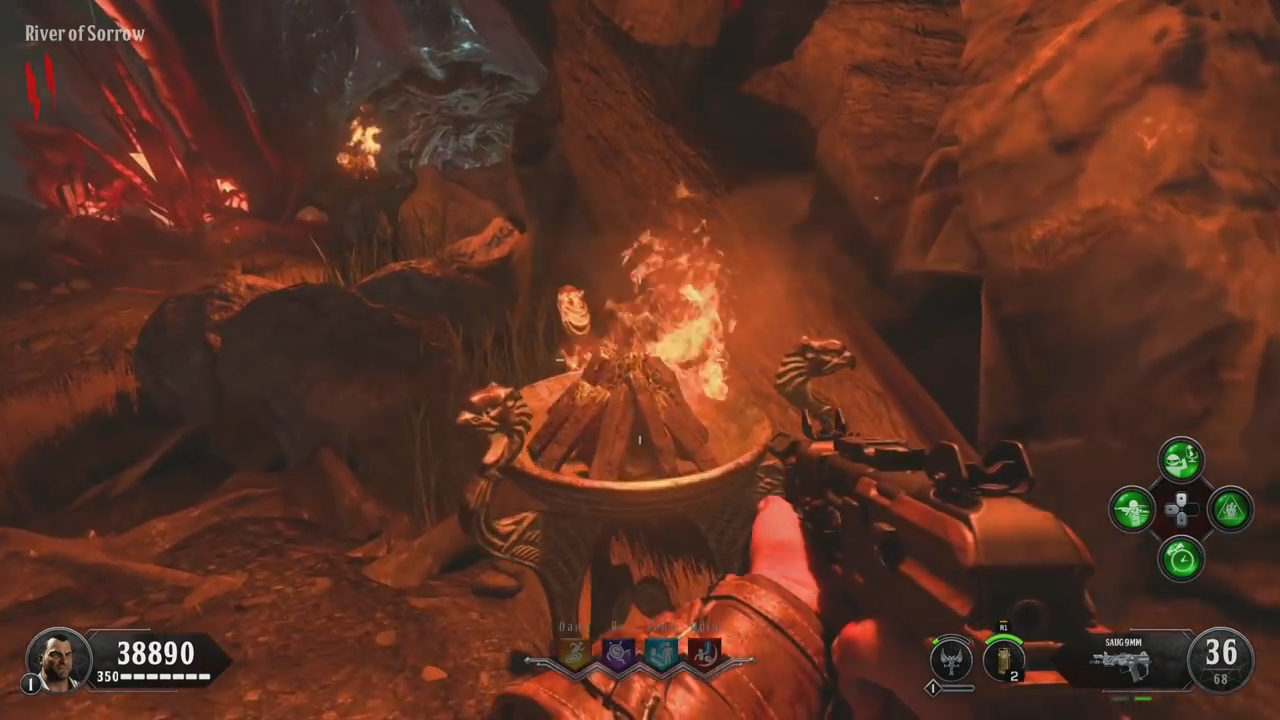The height and width of the screenshot is (720, 1280).
Task: Activate the top elixir with masked figure
Action: click(1181, 460)
